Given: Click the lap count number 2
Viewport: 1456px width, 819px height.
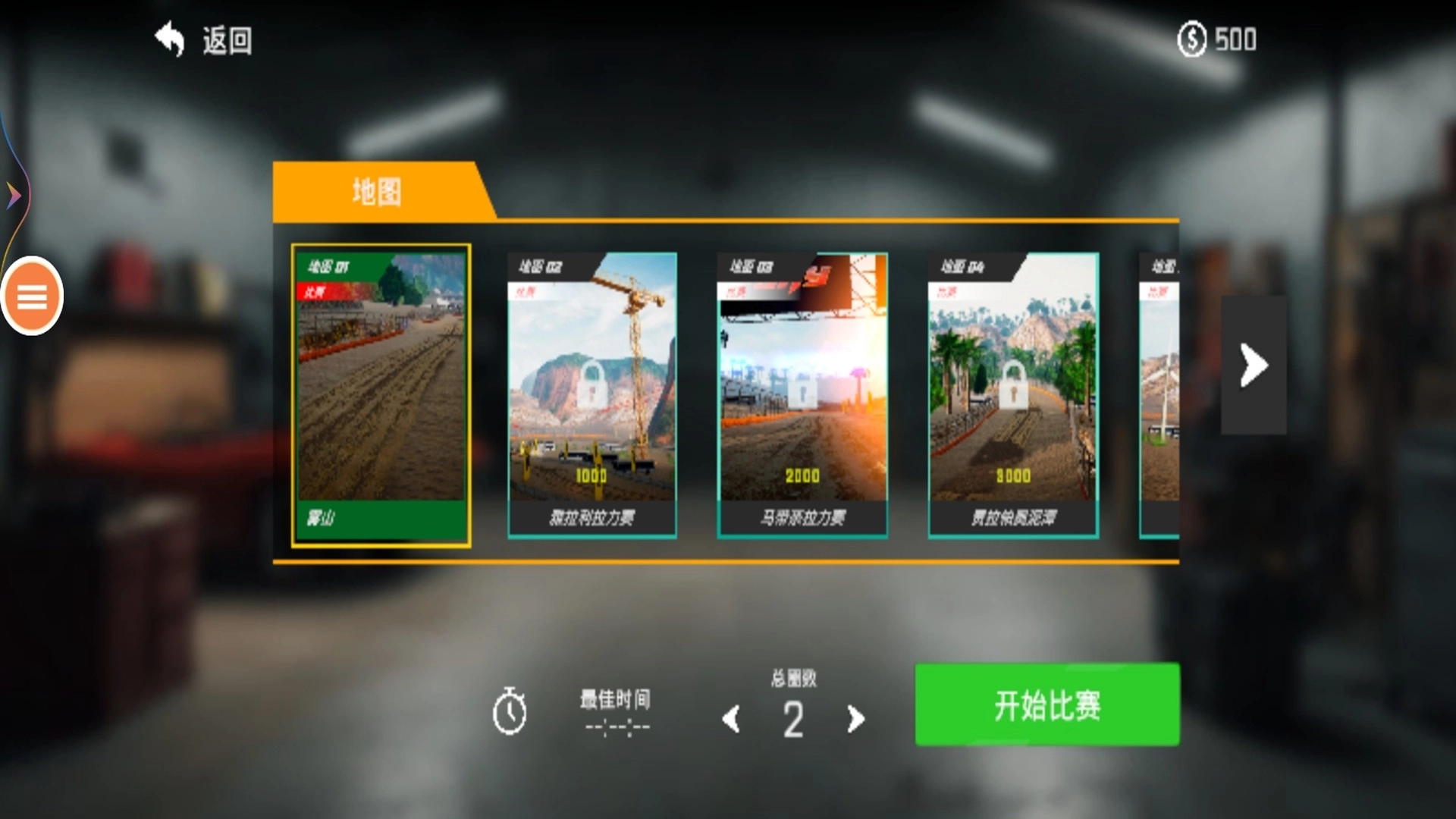Looking at the screenshot, I should [x=792, y=719].
